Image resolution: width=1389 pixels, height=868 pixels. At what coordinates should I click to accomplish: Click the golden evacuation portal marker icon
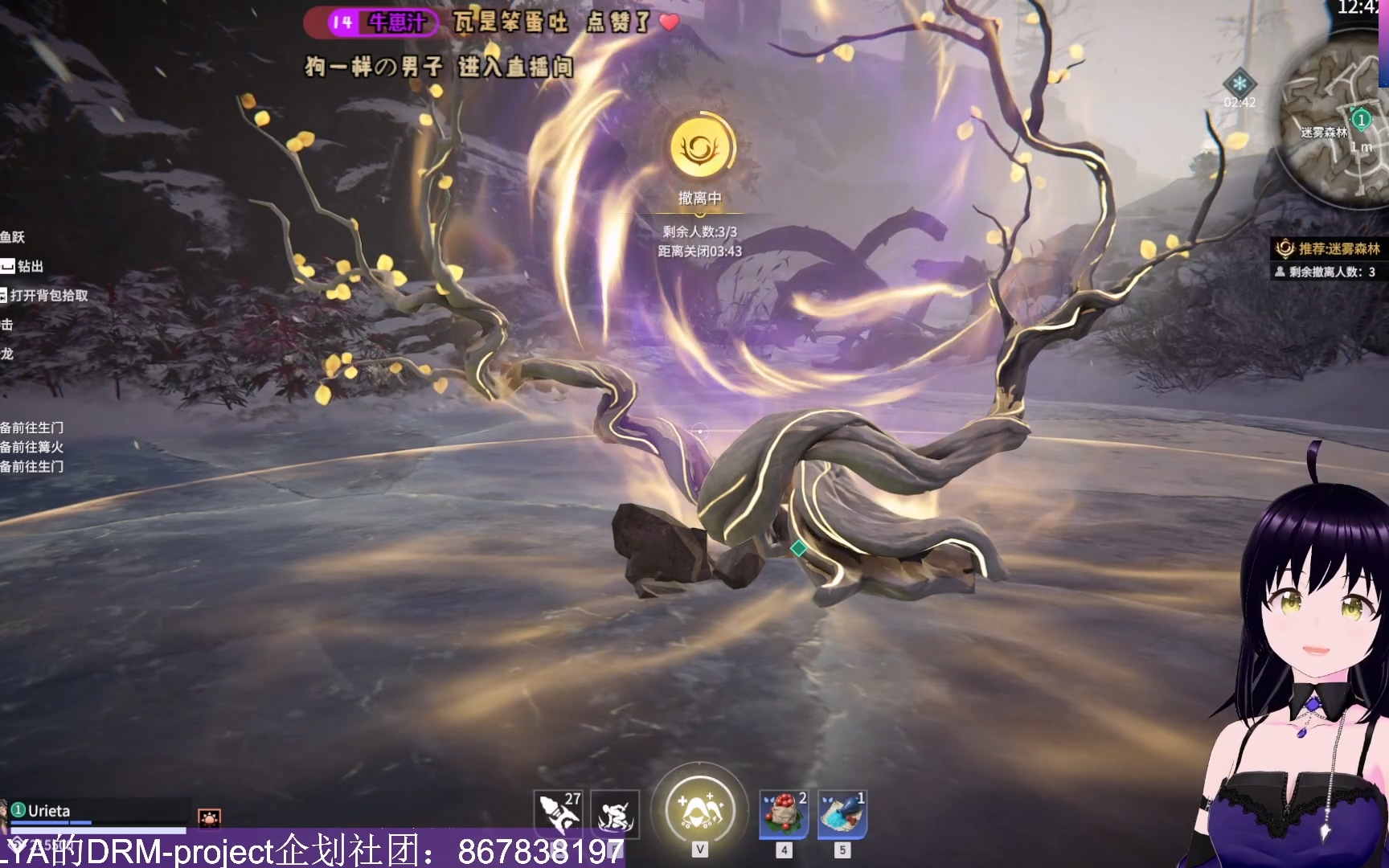(x=701, y=148)
